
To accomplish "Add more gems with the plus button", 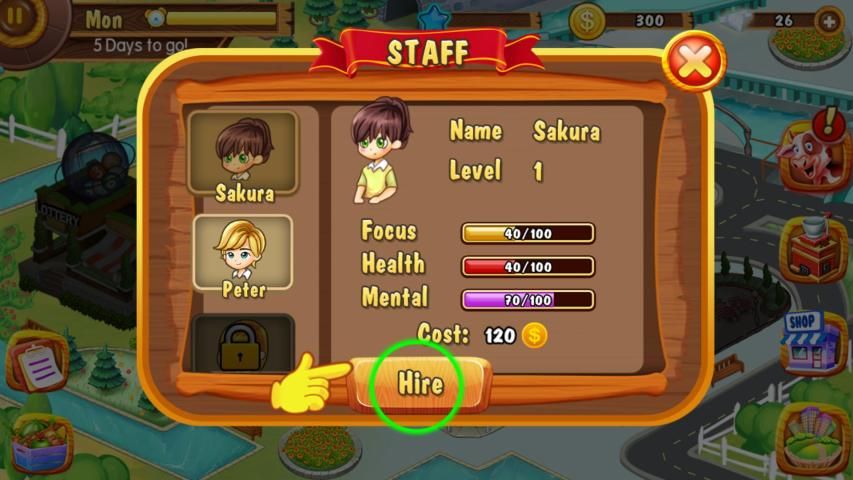I will point(828,20).
